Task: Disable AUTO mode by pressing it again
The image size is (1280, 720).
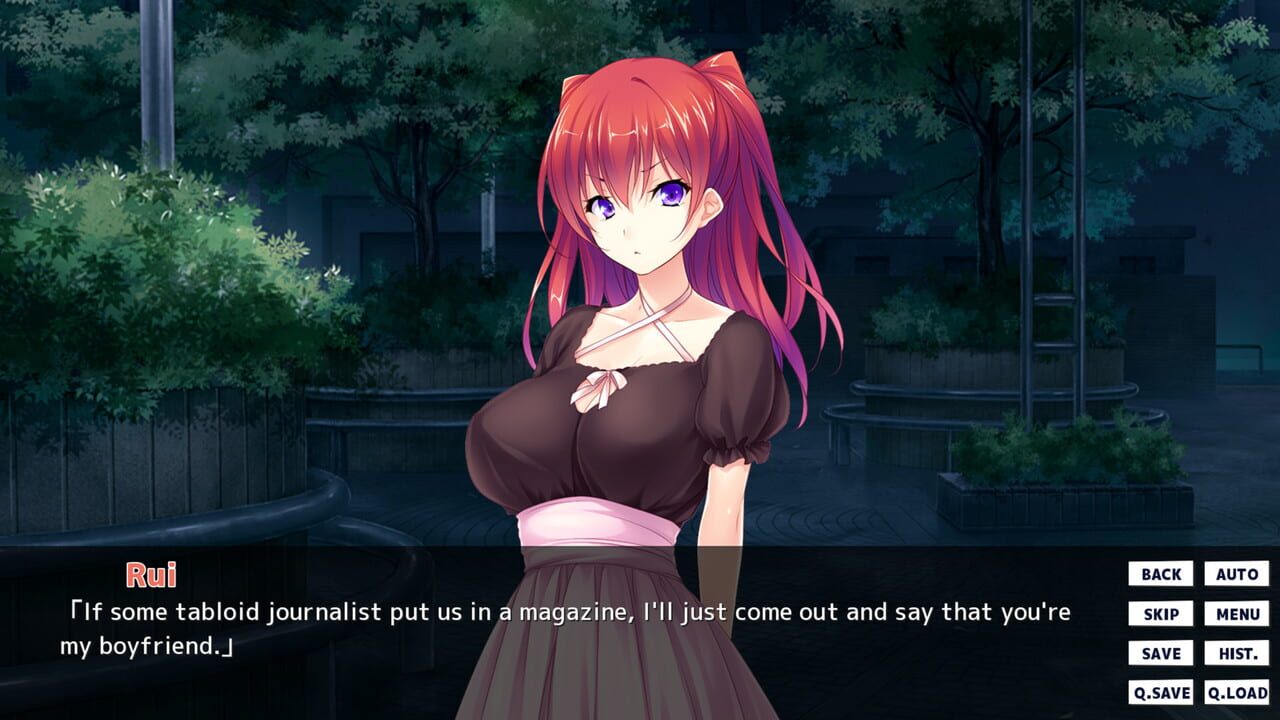Action: [1238, 573]
